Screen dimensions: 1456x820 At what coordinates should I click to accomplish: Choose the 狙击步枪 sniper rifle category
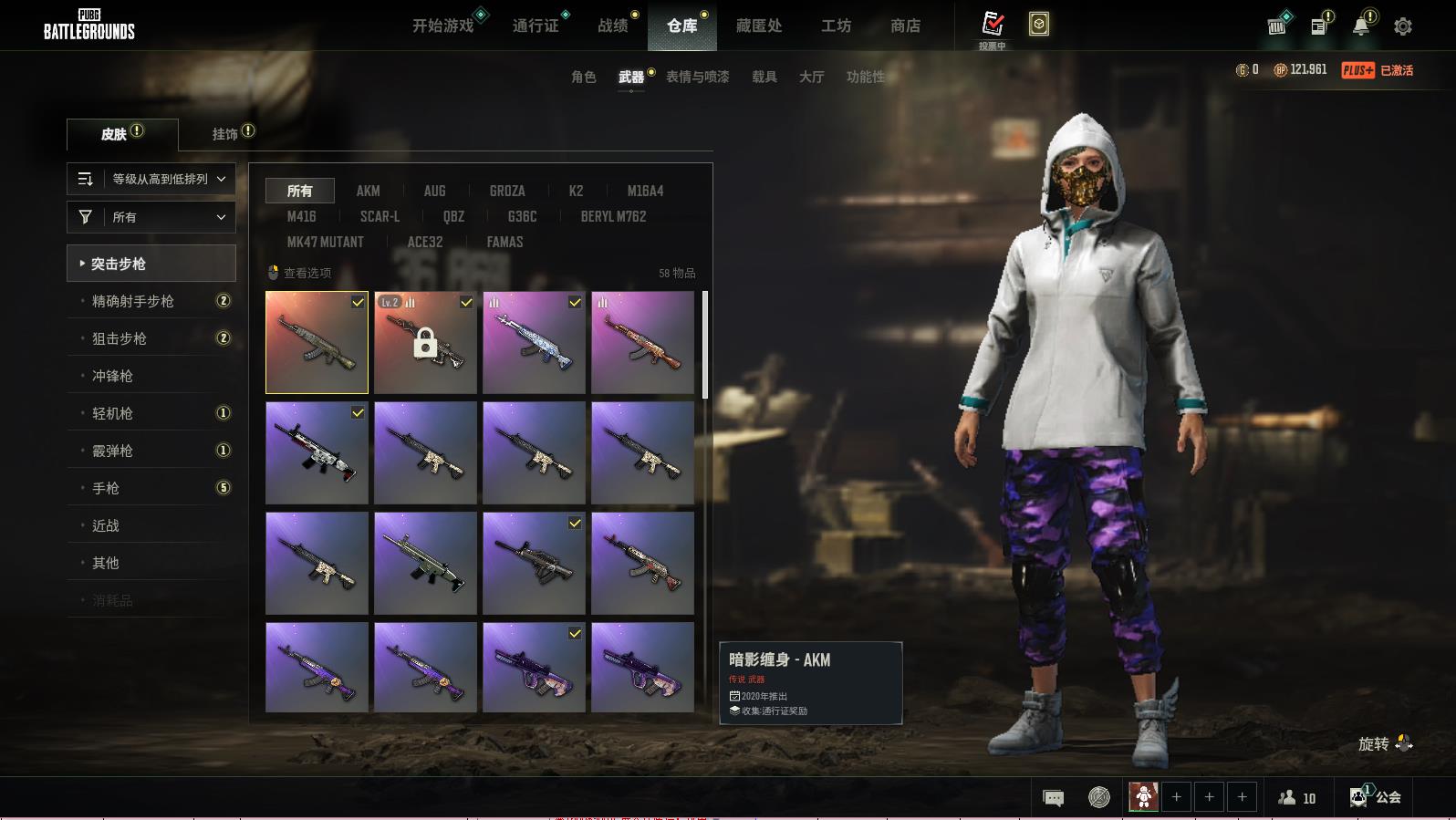pos(120,338)
